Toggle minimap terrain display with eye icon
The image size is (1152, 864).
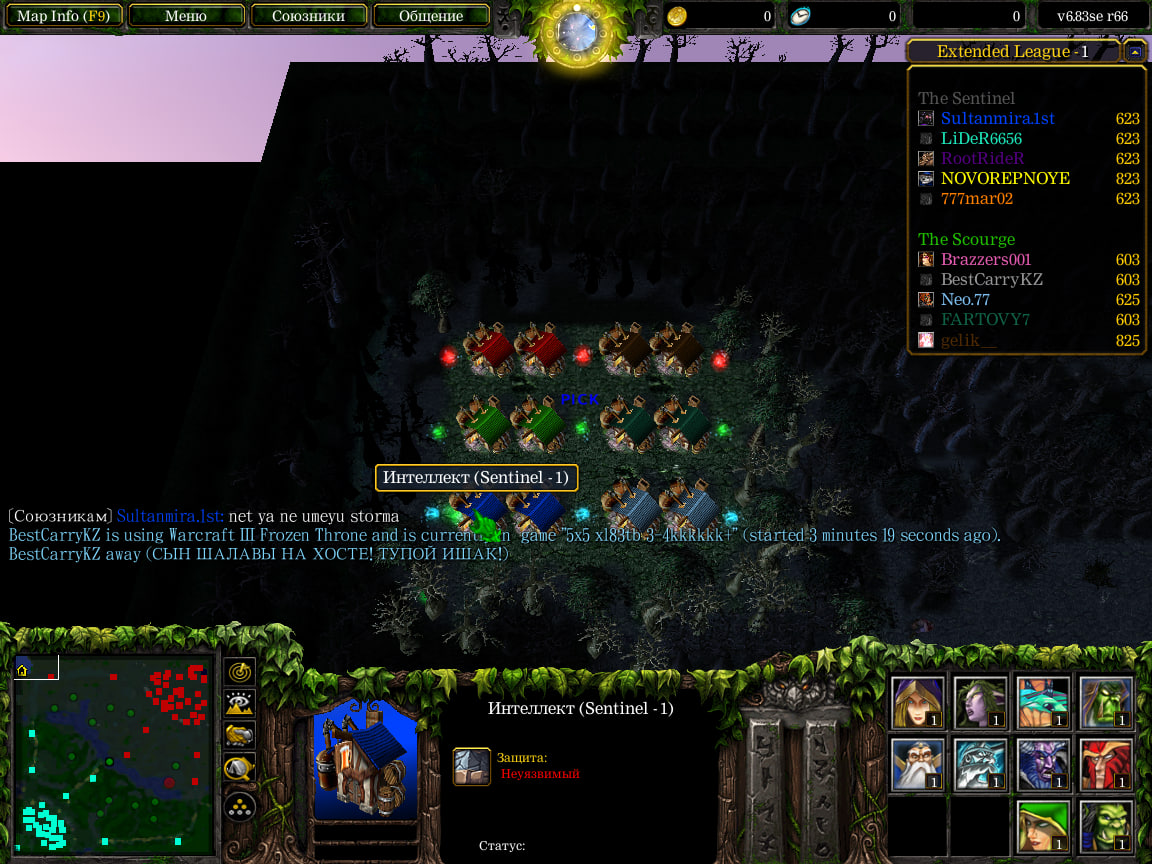[240, 704]
